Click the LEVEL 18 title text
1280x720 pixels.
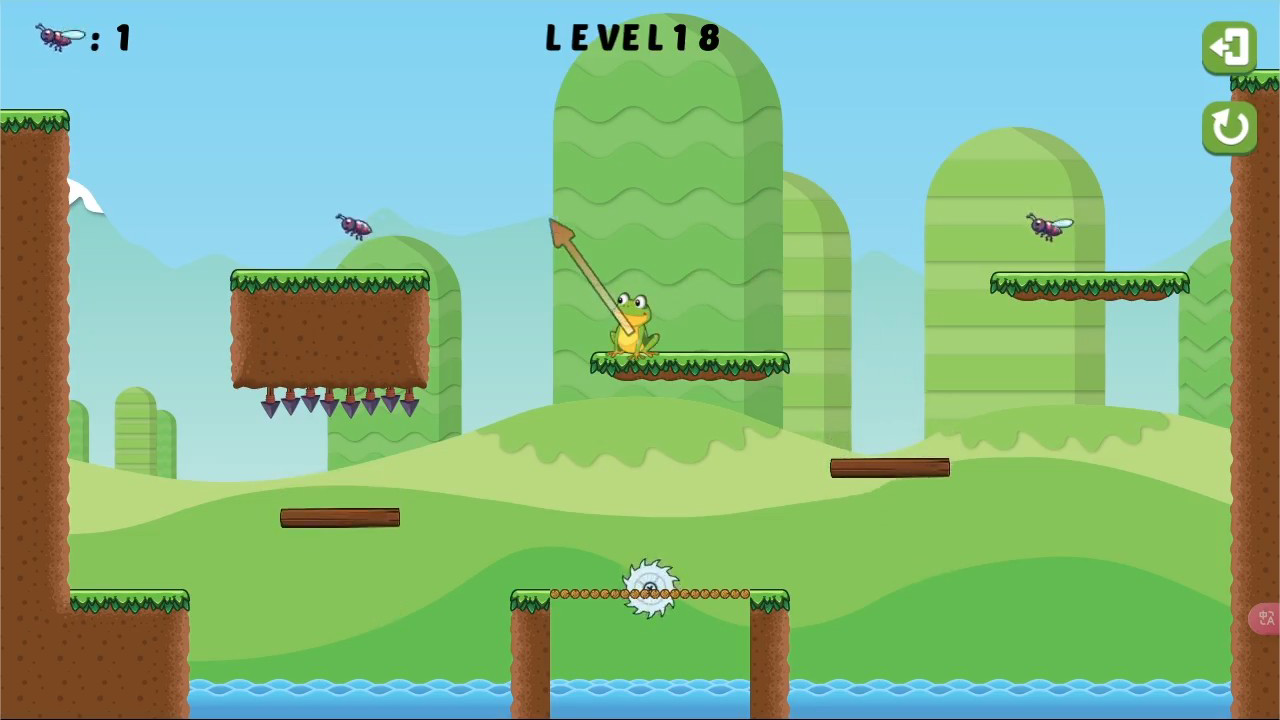tap(634, 38)
